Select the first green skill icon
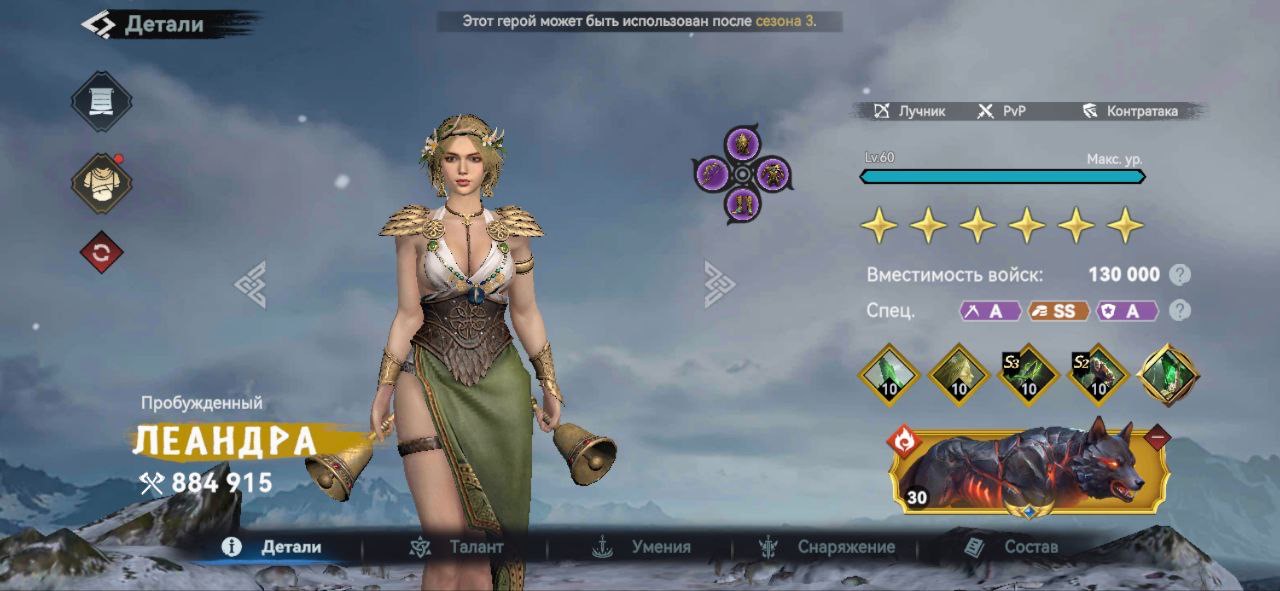The height and width of the screenshot is (591, 1280). pos(889,375)
